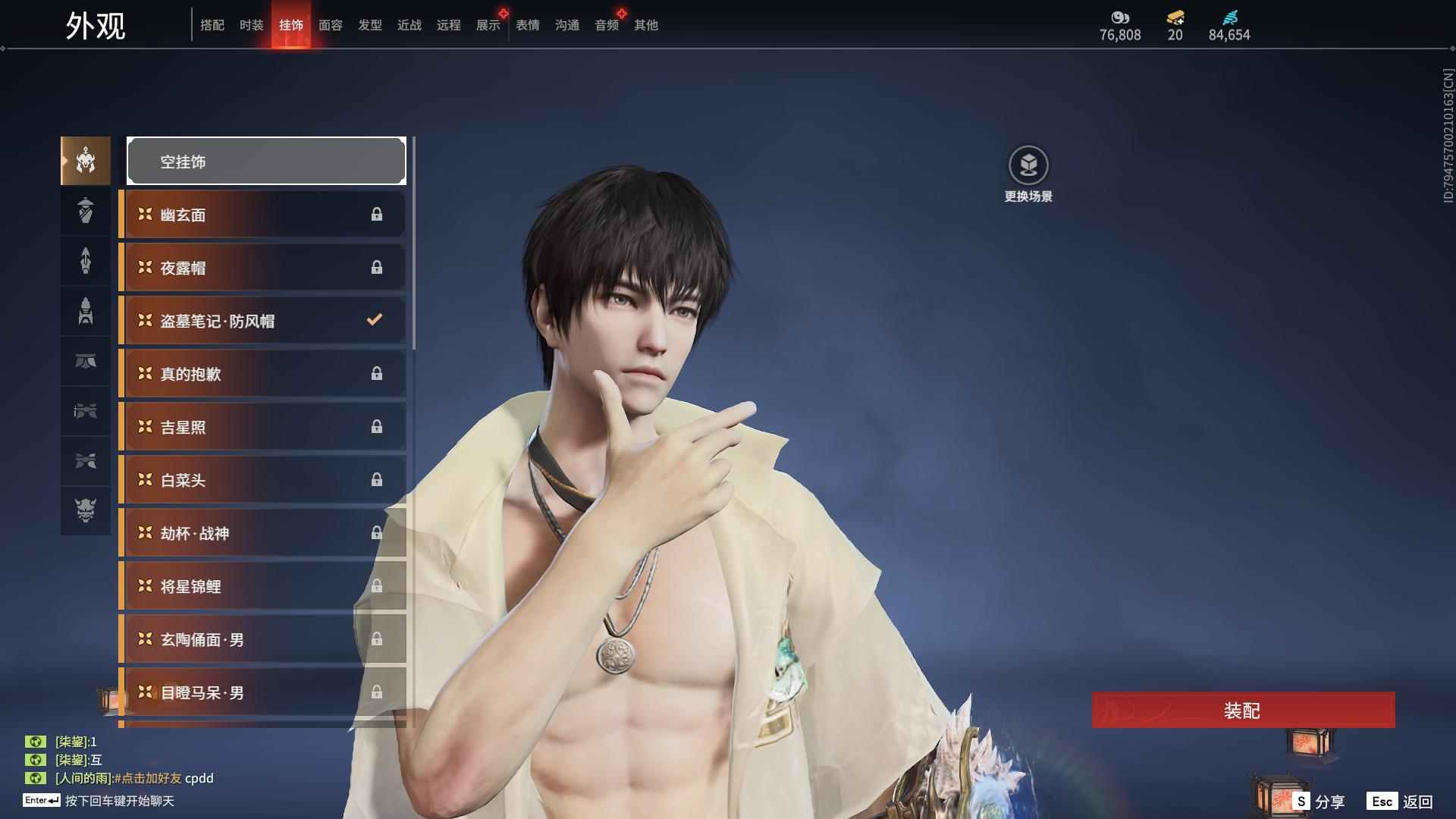Open the 其他 tab
Viewport: 1456px width, 819px height.
click(646, 25)
